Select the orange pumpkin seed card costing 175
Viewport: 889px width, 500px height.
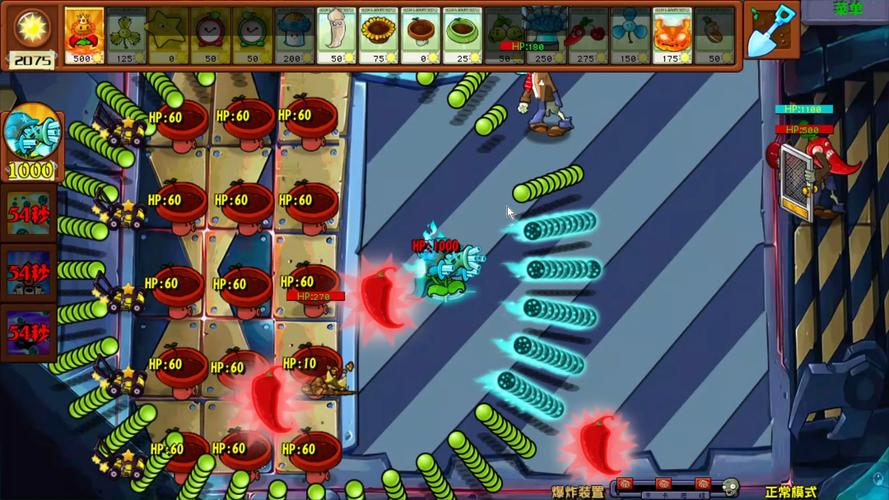tap(672, 34)
